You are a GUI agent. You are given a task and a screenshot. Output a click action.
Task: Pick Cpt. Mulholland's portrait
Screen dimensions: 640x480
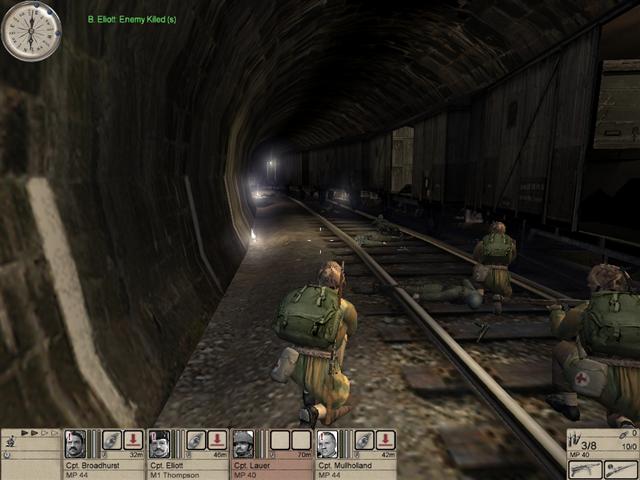[327, 443]
